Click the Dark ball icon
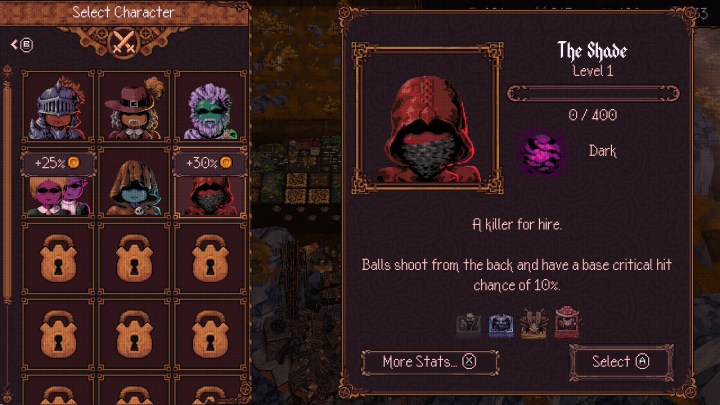The height and width of the screenshot is (405, 720). coord(542,154)
